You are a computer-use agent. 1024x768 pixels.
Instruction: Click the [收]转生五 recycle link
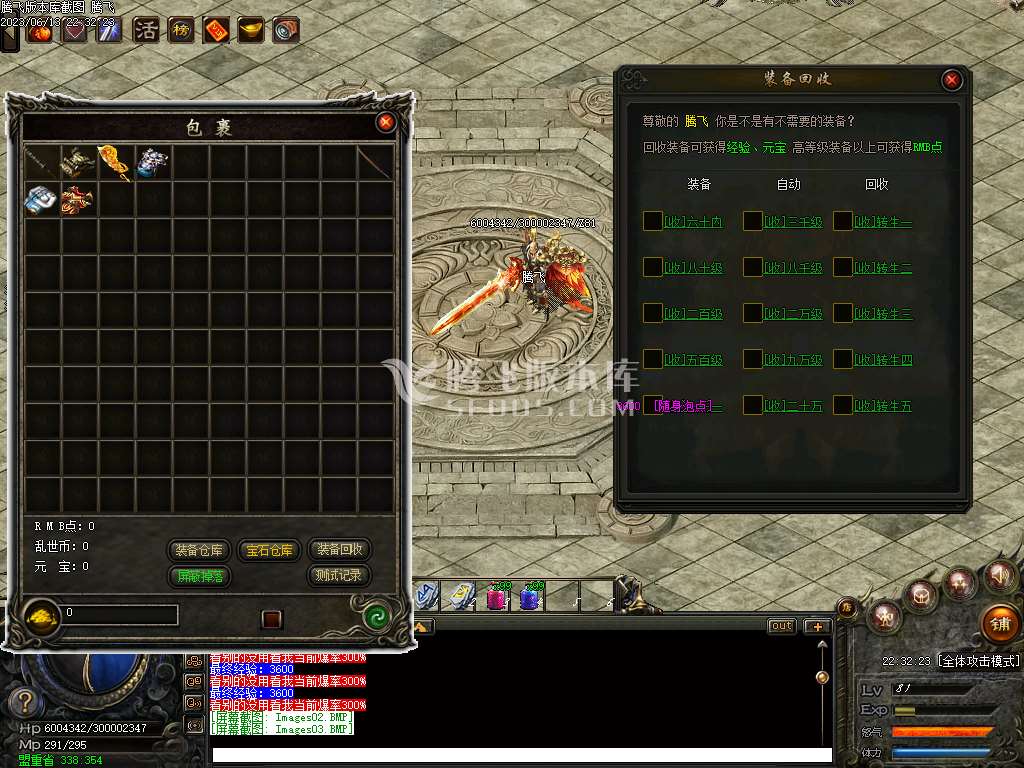[883, 406]
